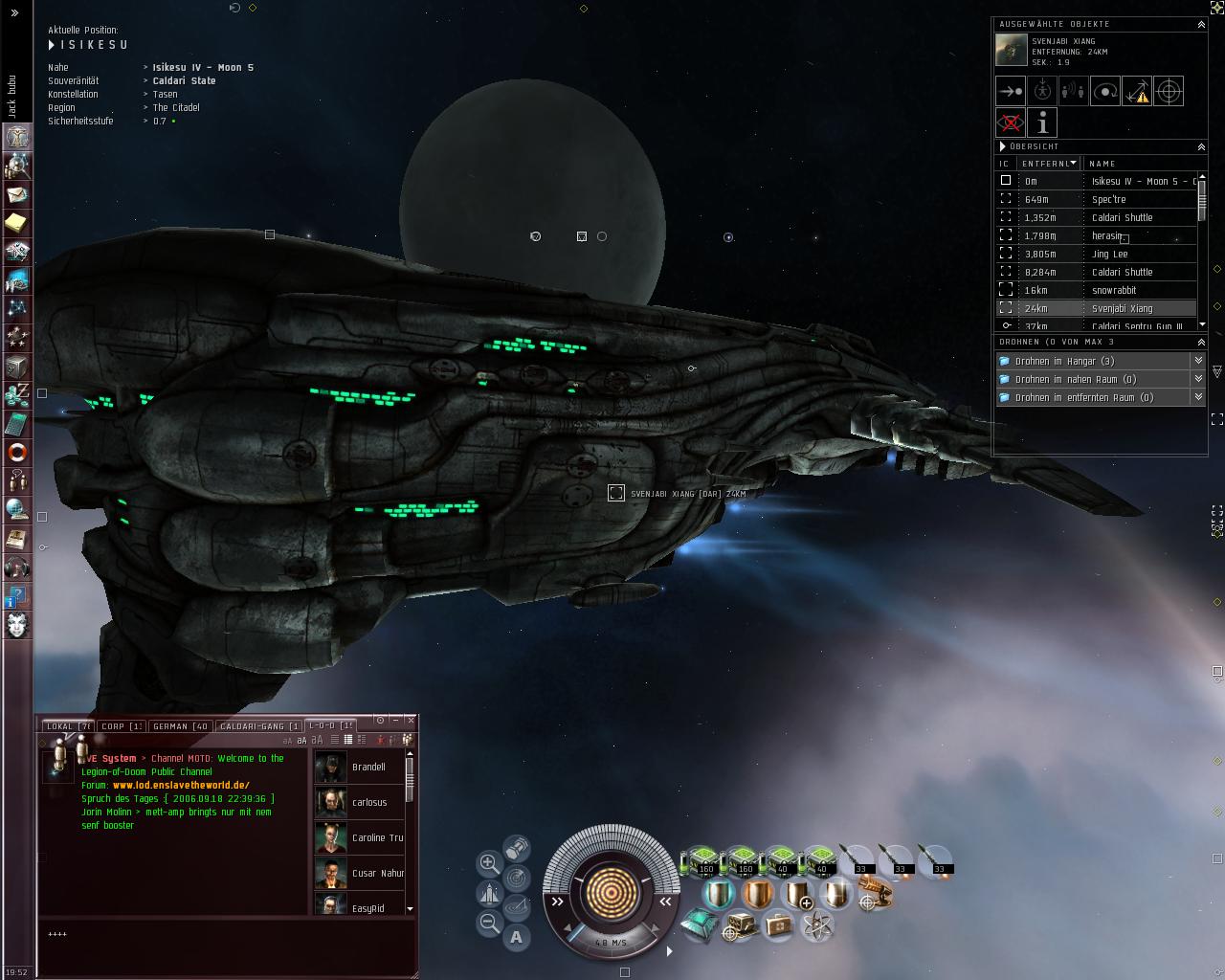The image size is (1225, 980).
Task: Toggle the autopilot A button
Action: (x=517, y=937)
